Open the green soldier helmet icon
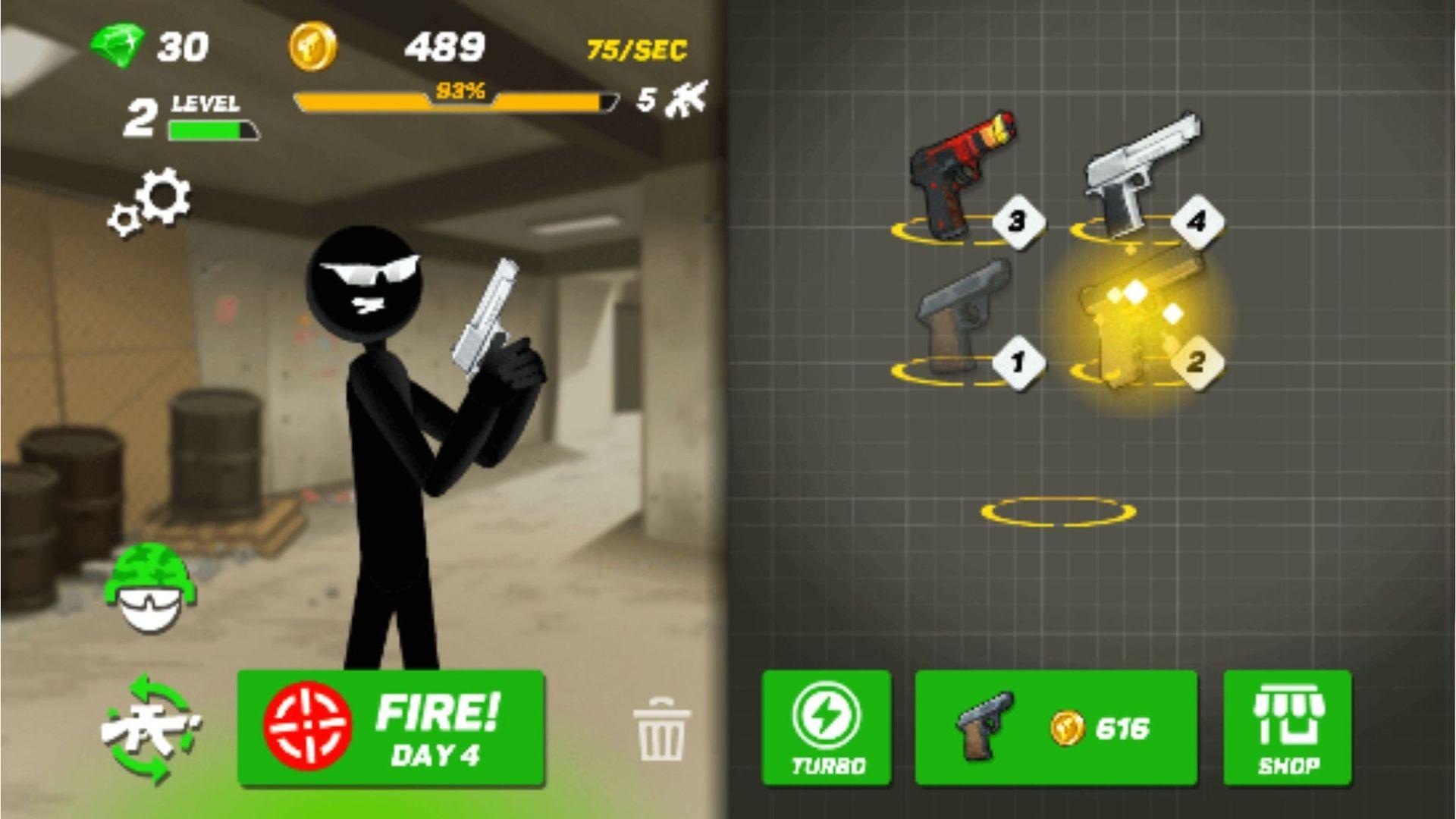Screen dimensions: 1456x819 click(150, 588)
